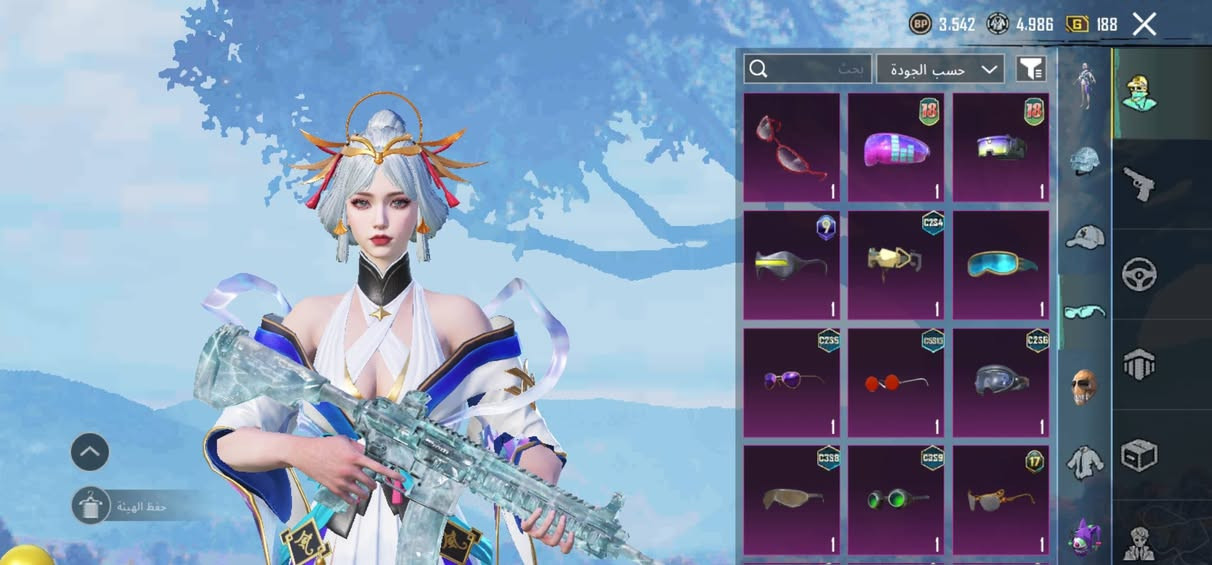Open the pistol weapons section

tap(1139, 183)
